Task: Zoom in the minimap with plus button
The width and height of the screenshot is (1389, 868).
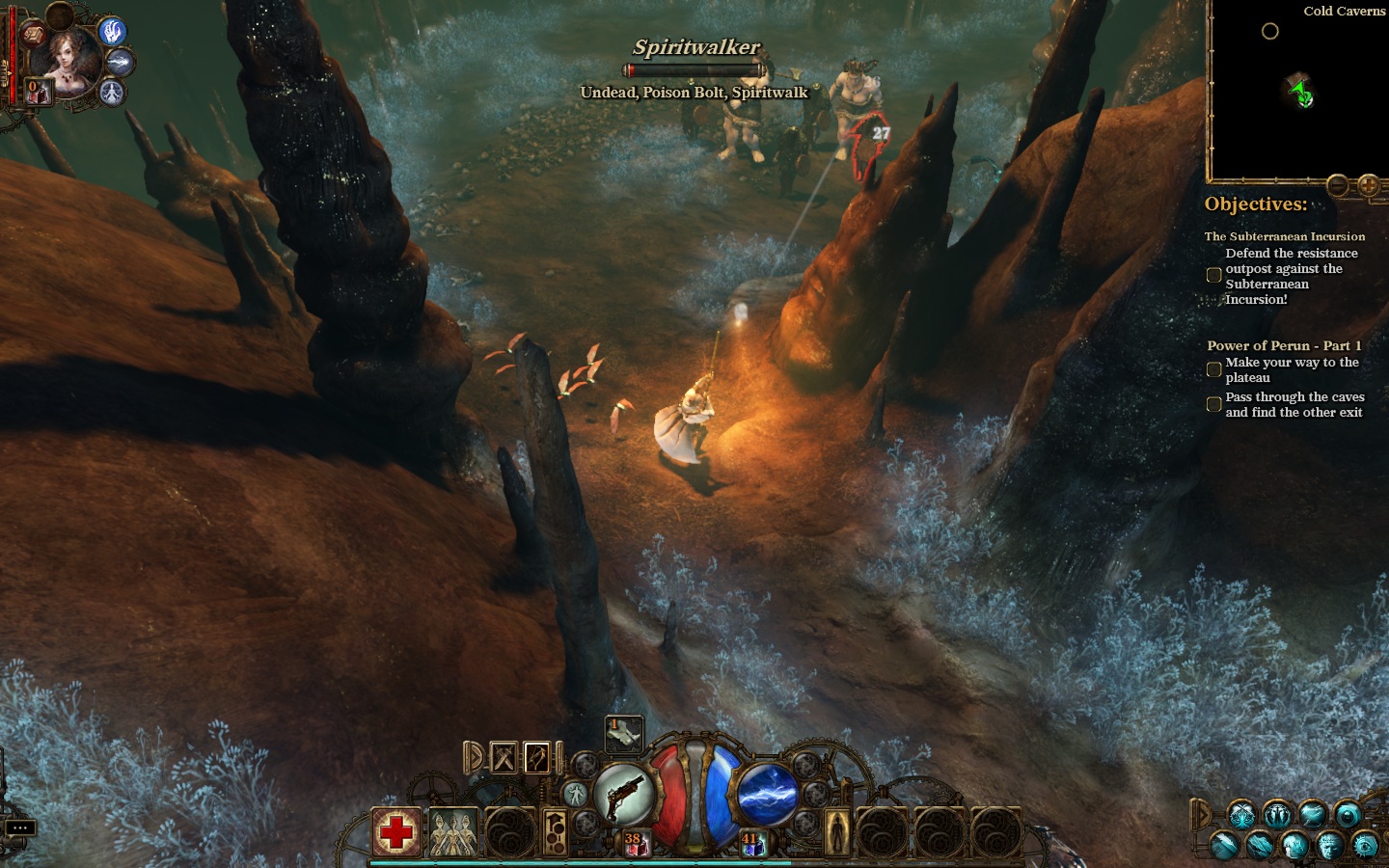Action: click(x=1368, y=185)
